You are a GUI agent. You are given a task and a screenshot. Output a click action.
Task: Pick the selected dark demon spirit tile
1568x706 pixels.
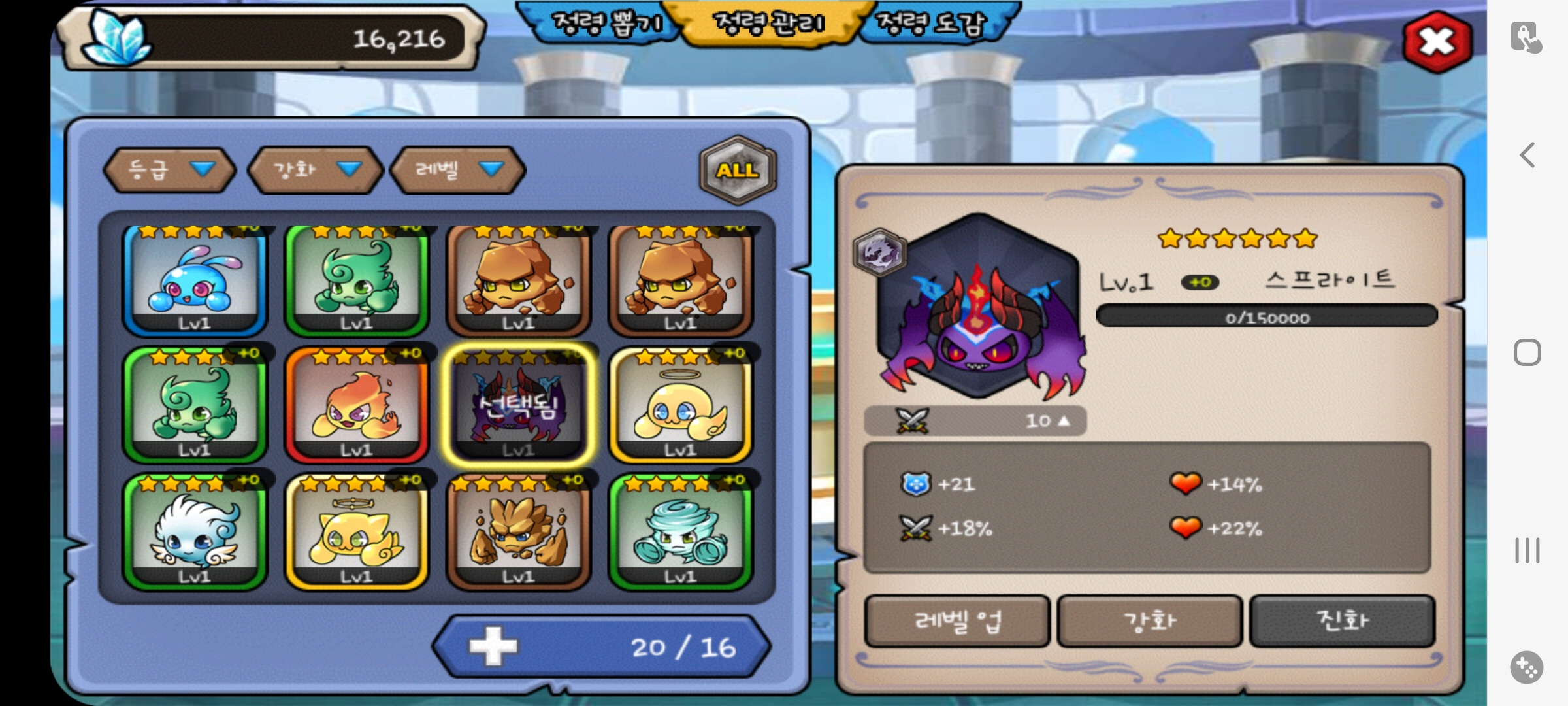[x=519, y=405]
